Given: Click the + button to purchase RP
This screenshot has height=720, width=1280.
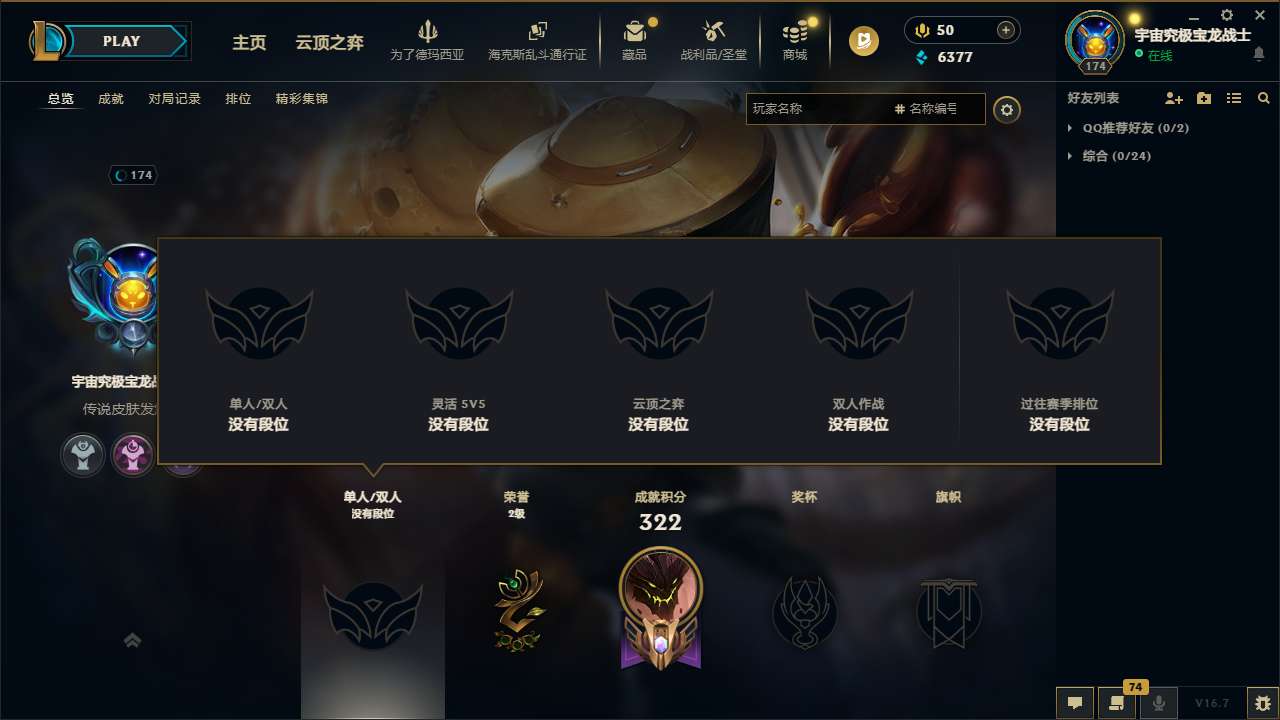Looking at the screenshot, I should point(1005,30).
